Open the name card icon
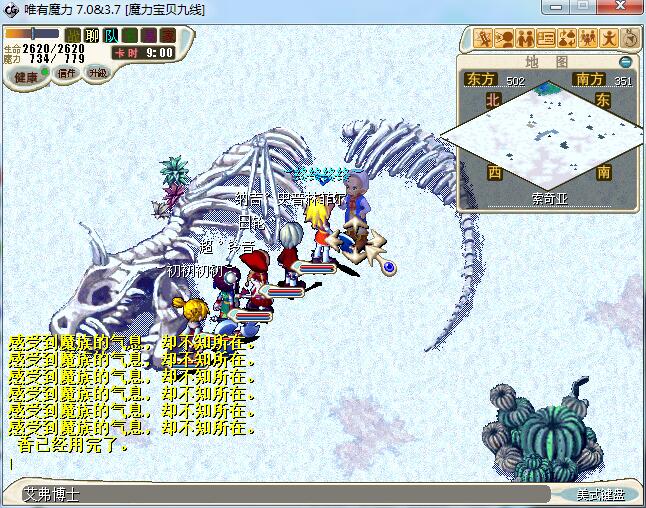 tap(546, 39)
